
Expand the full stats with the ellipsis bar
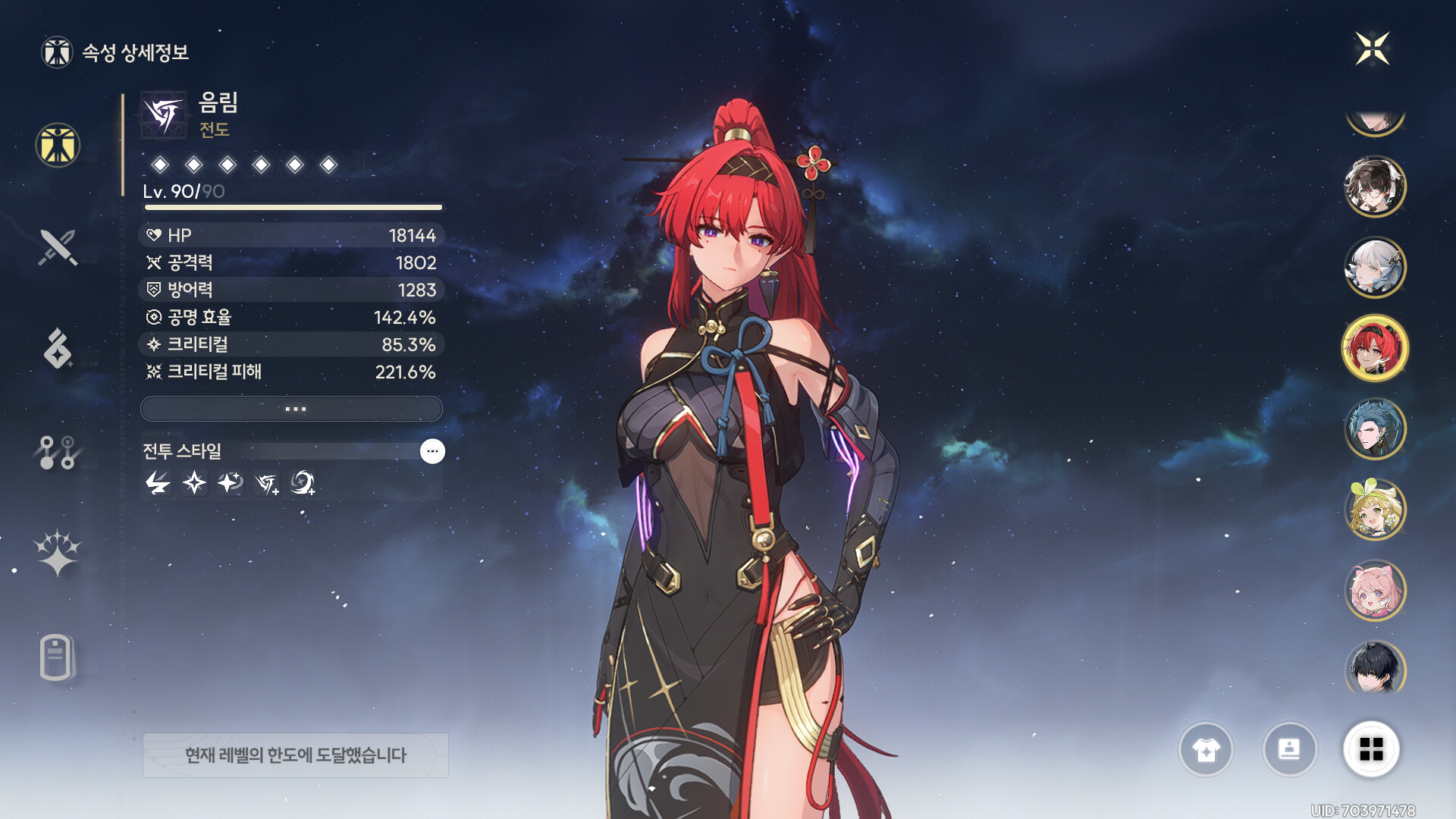292,409
